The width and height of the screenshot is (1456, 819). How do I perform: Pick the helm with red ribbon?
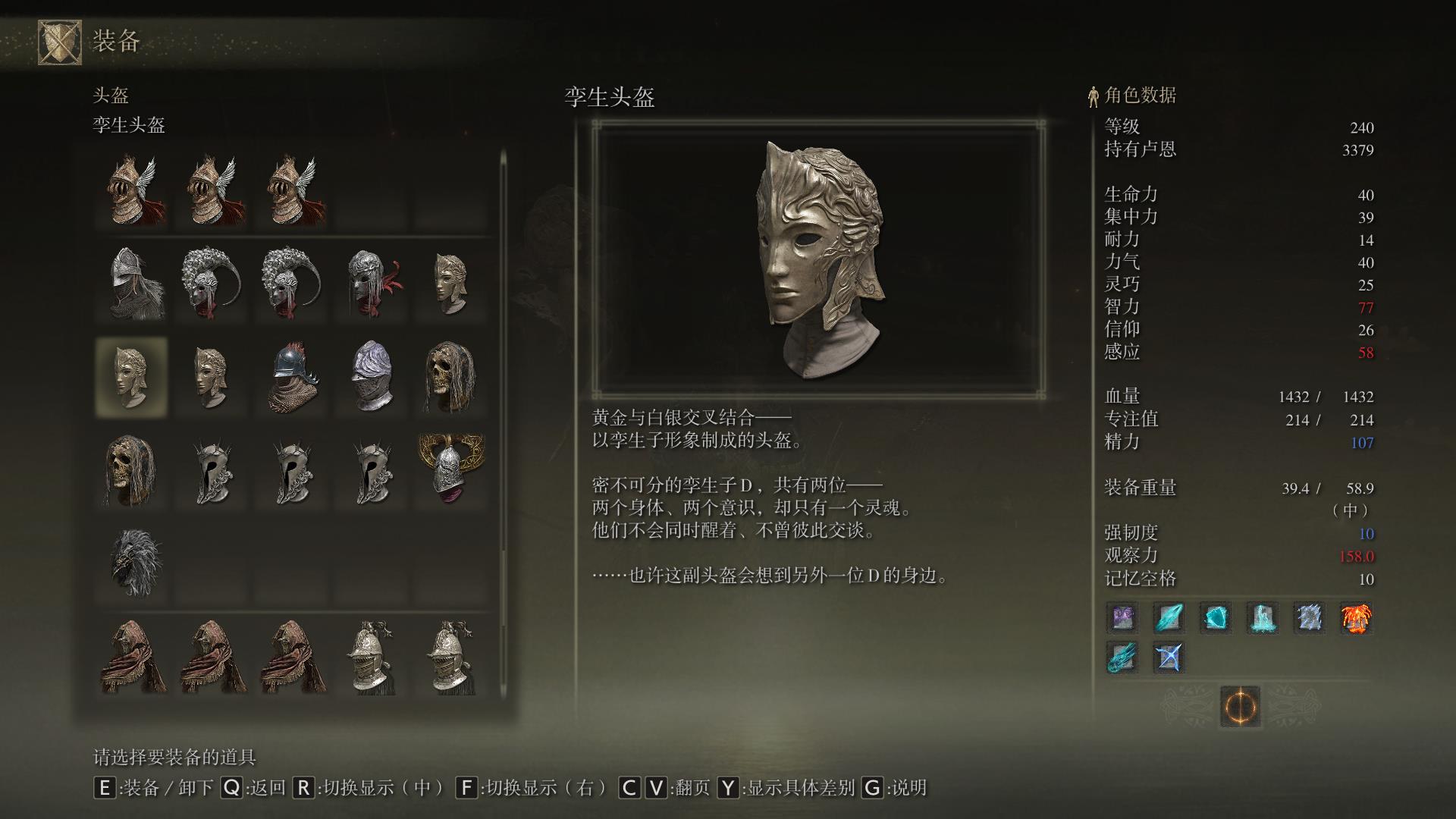(372, 282)
